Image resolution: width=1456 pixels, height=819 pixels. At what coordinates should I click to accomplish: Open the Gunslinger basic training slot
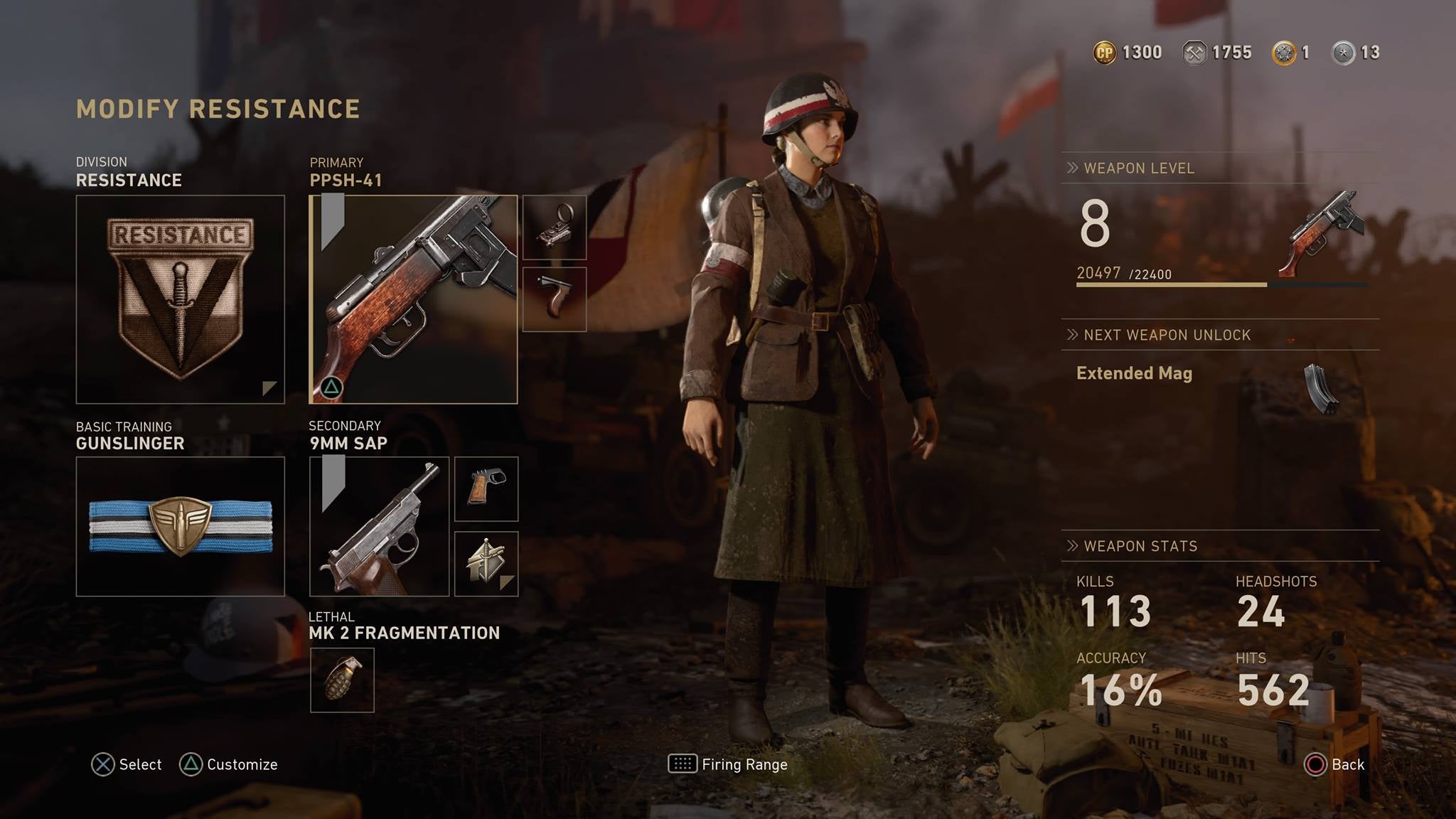point(180,526)
